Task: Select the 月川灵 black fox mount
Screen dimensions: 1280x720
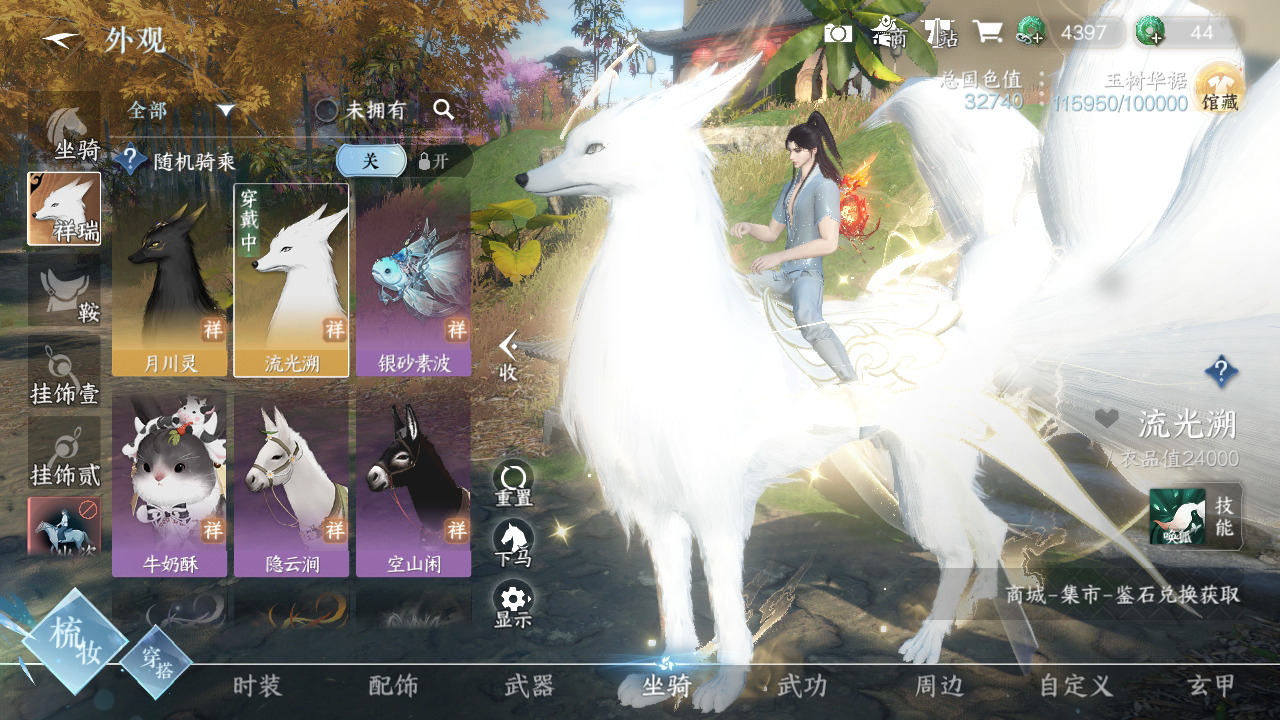Action: tap(170, 280)
